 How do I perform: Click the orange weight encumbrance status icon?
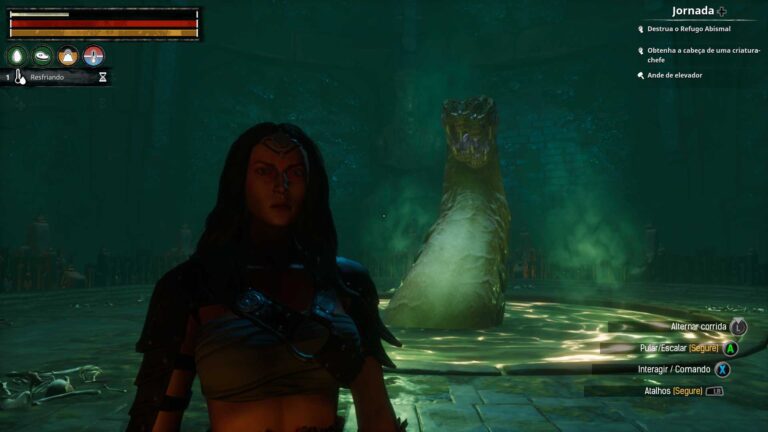point(68,56)
